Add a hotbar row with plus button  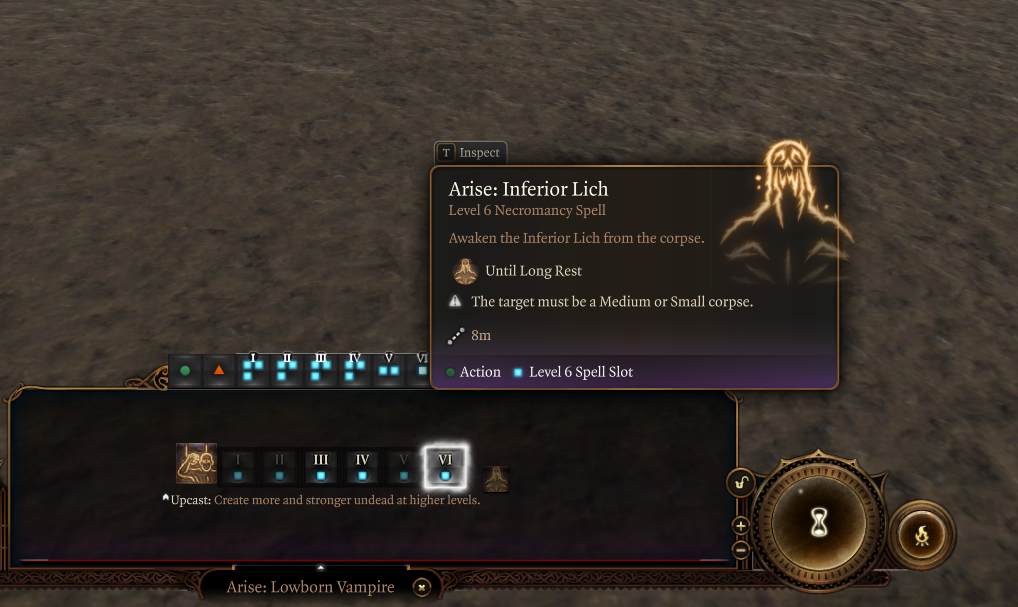coord(740,526)
